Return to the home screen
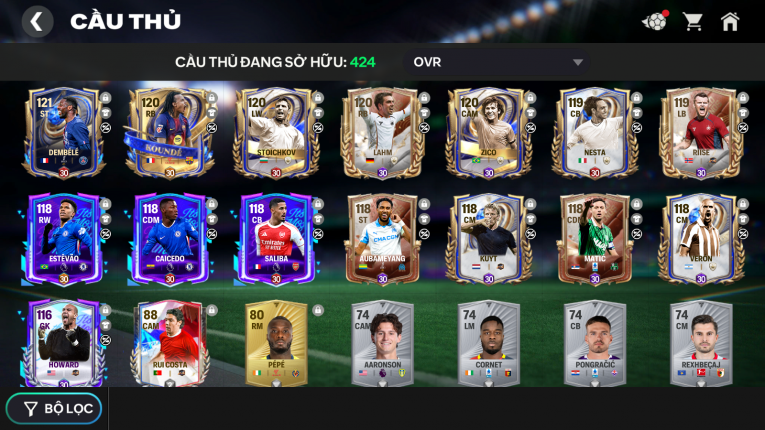This screenshot has width=765, height=430. [x=730, y=21]
